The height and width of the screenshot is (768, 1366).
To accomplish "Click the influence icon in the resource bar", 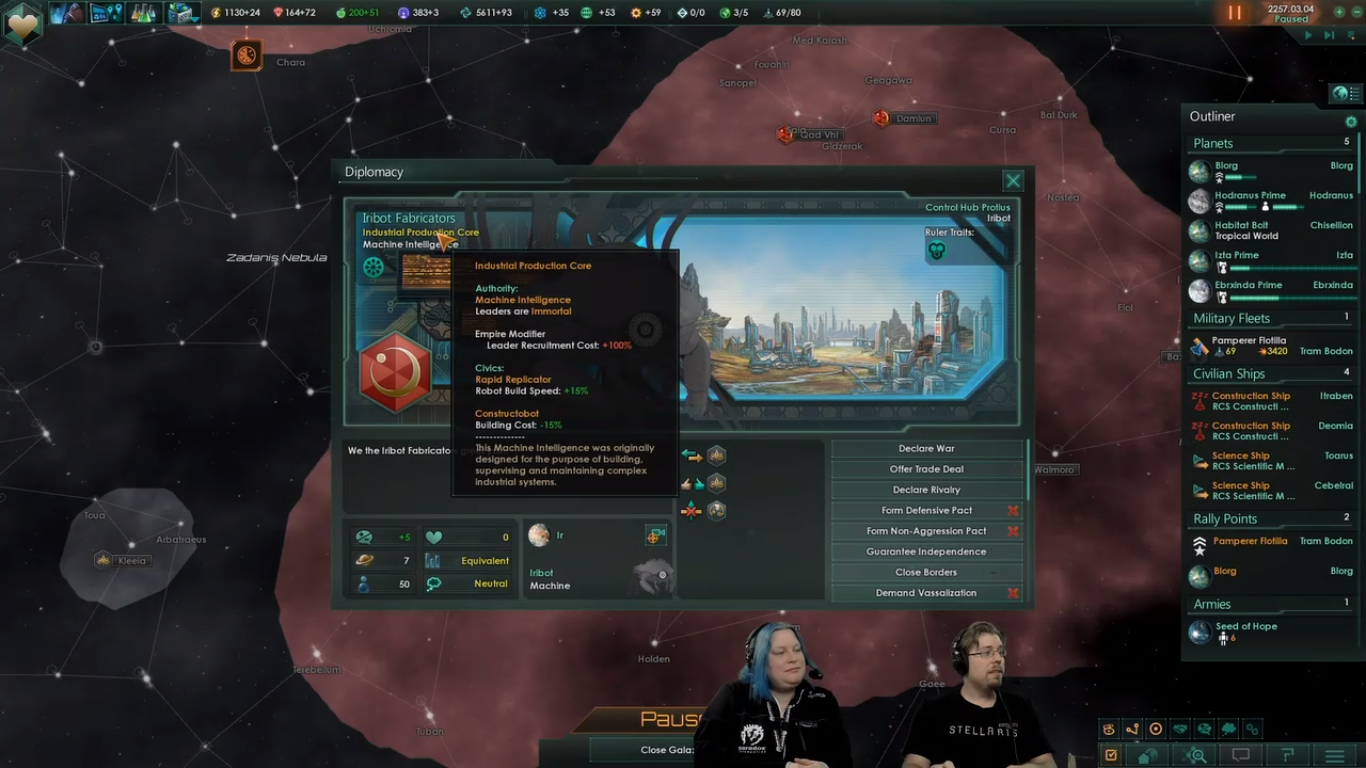I will [402, 13].
